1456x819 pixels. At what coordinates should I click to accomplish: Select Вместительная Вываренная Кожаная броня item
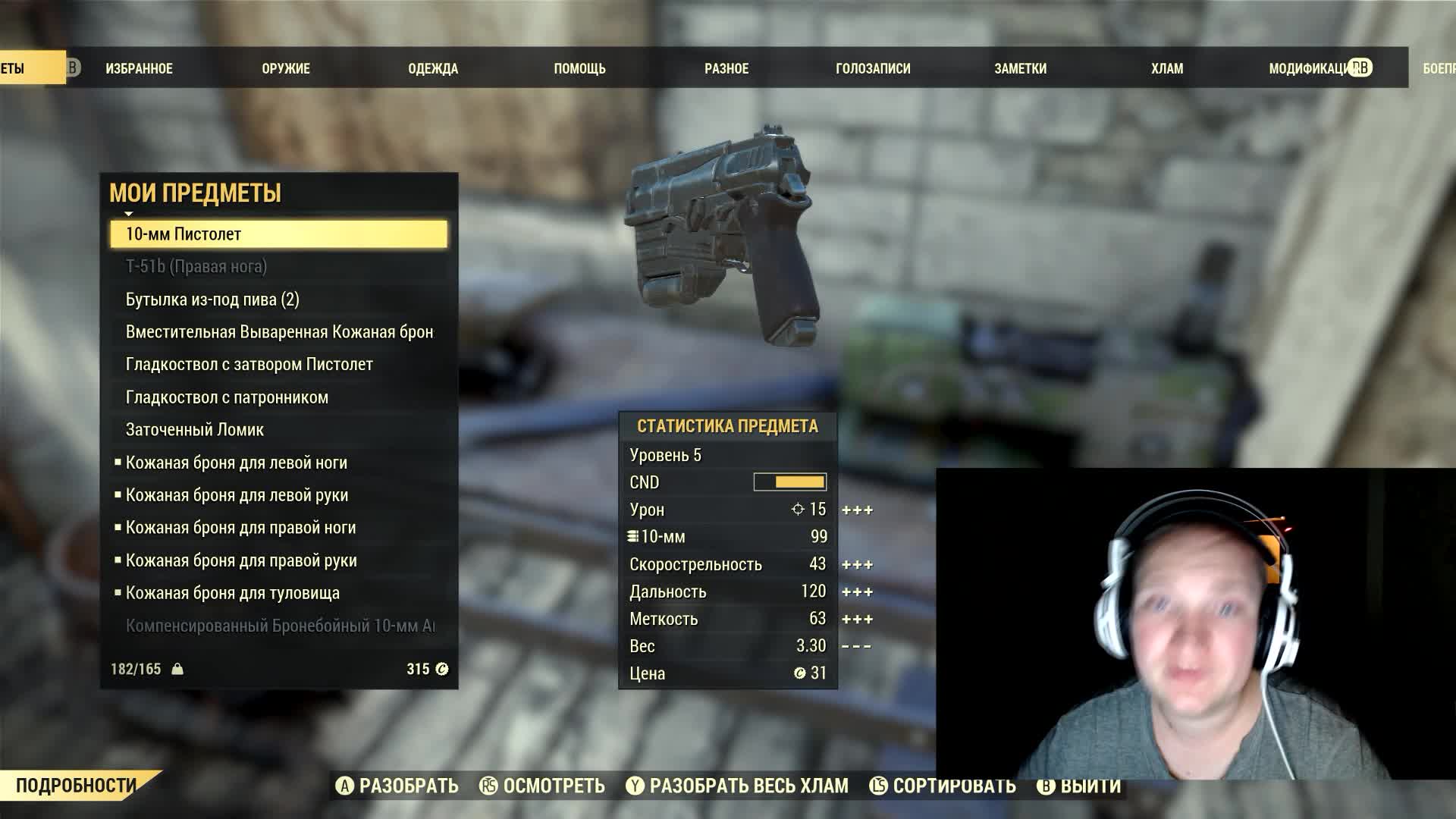tap(279, 332)
